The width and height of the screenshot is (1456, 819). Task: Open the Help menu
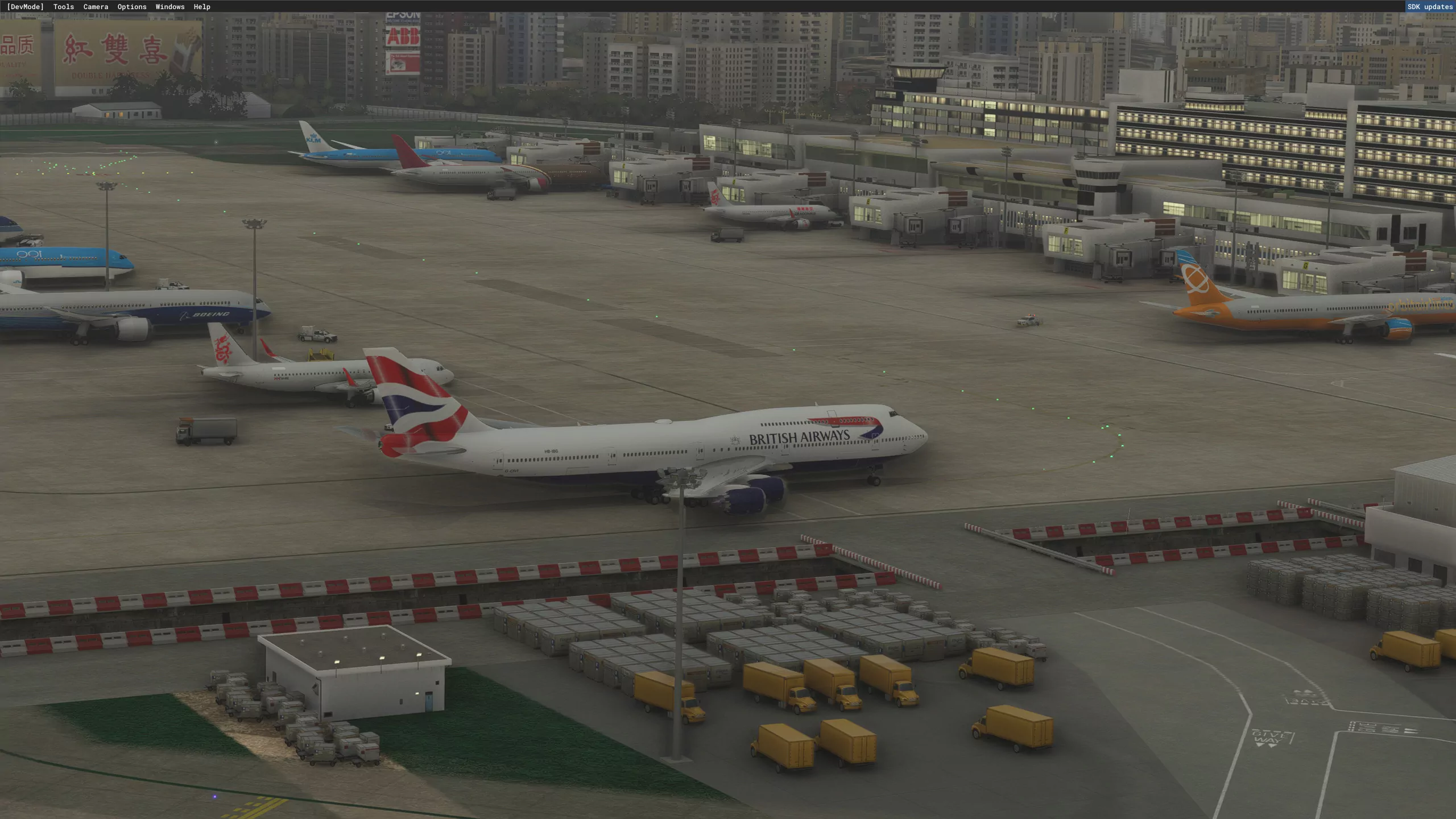pos(202,7)
